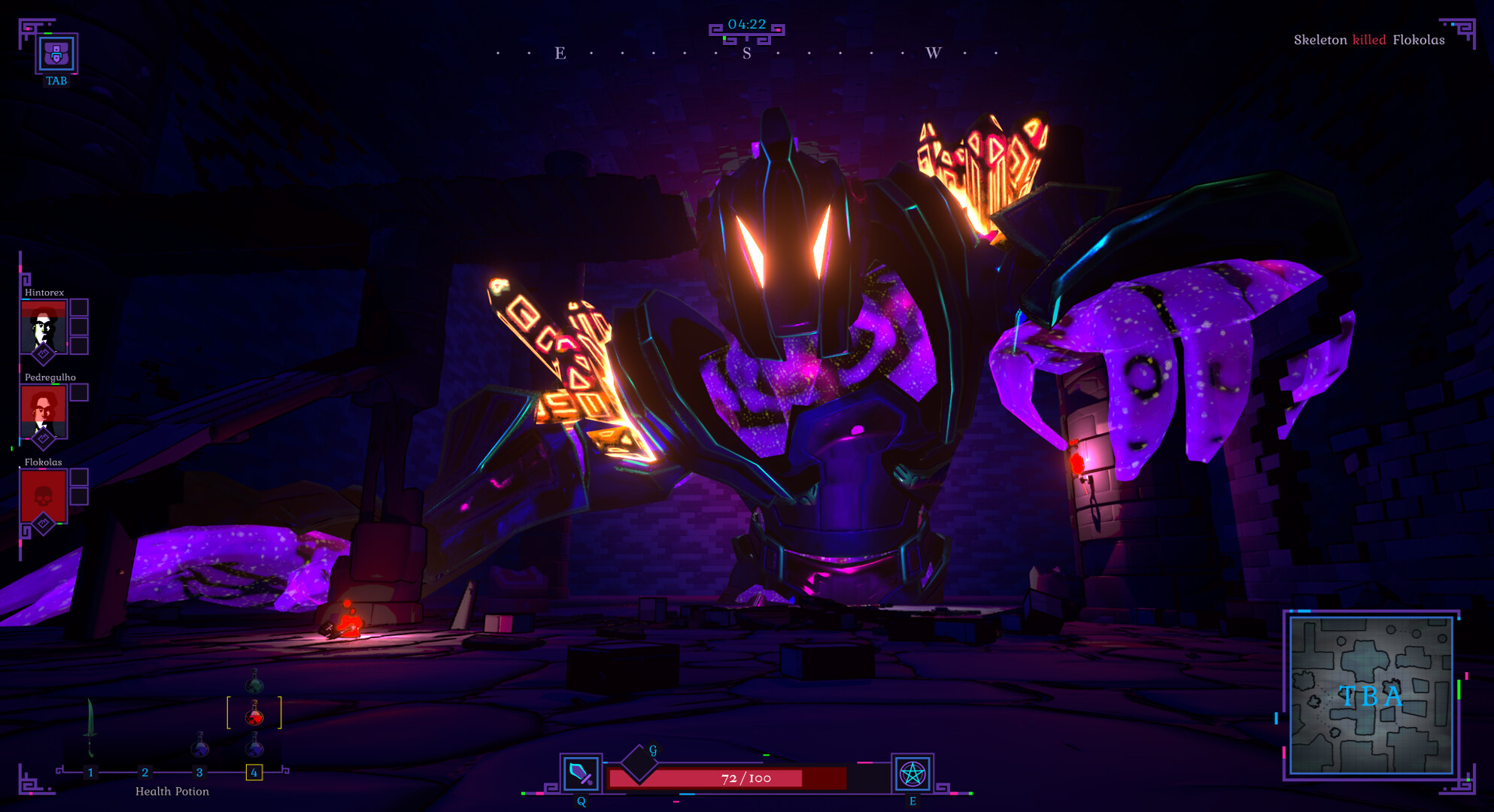Click the S marker on the compass bar
Image resolution: width=1494 pixels, height=812 pixels.
point(745,54)
